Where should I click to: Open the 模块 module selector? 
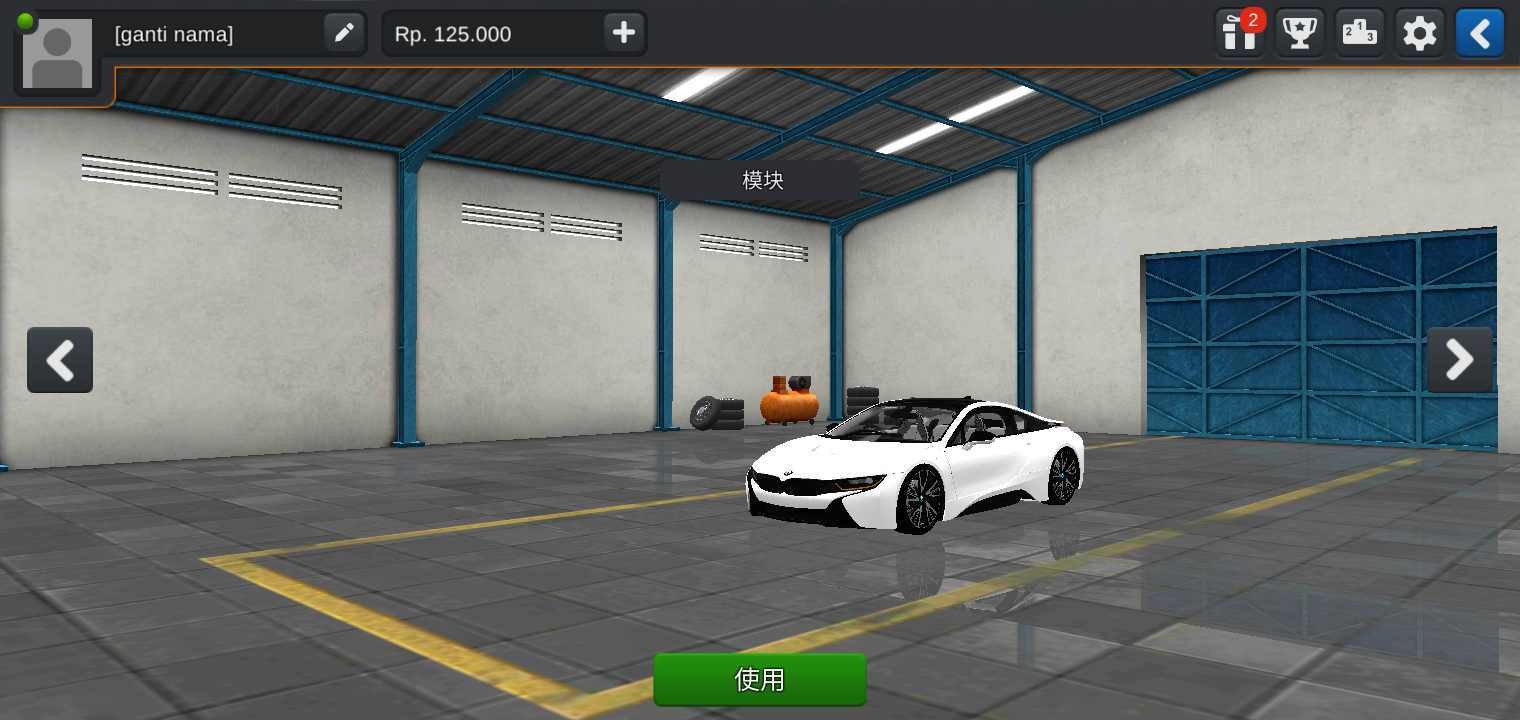tap(760, 180)
